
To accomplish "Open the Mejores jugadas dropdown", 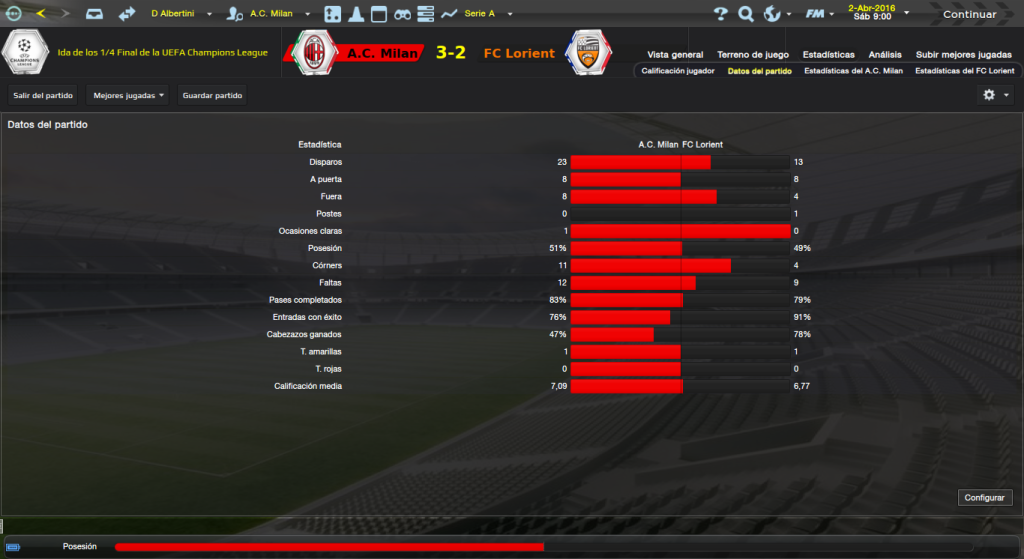I will pyautogui.click(x=128, y=95).
